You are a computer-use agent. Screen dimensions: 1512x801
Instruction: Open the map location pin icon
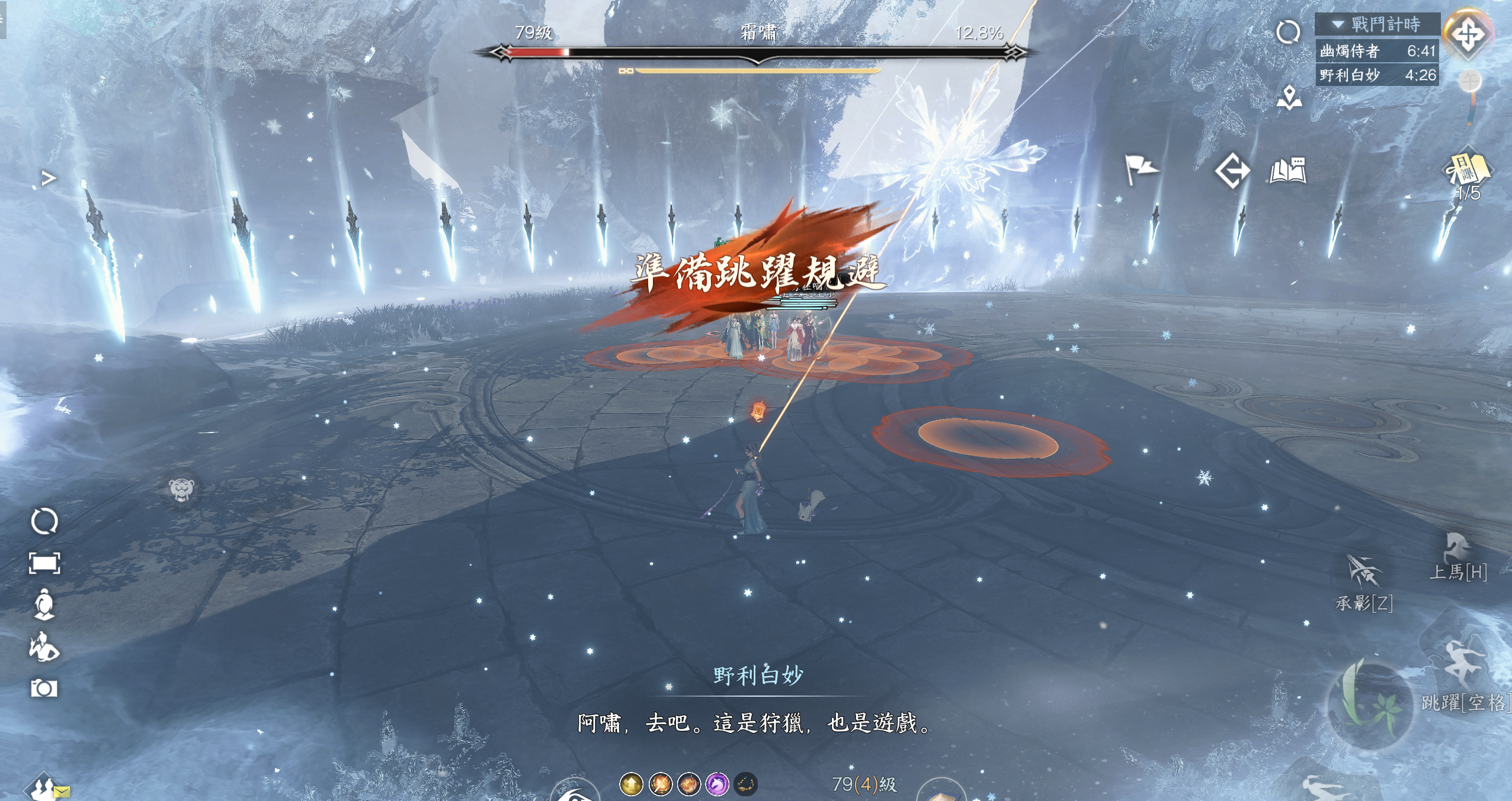1289,98
